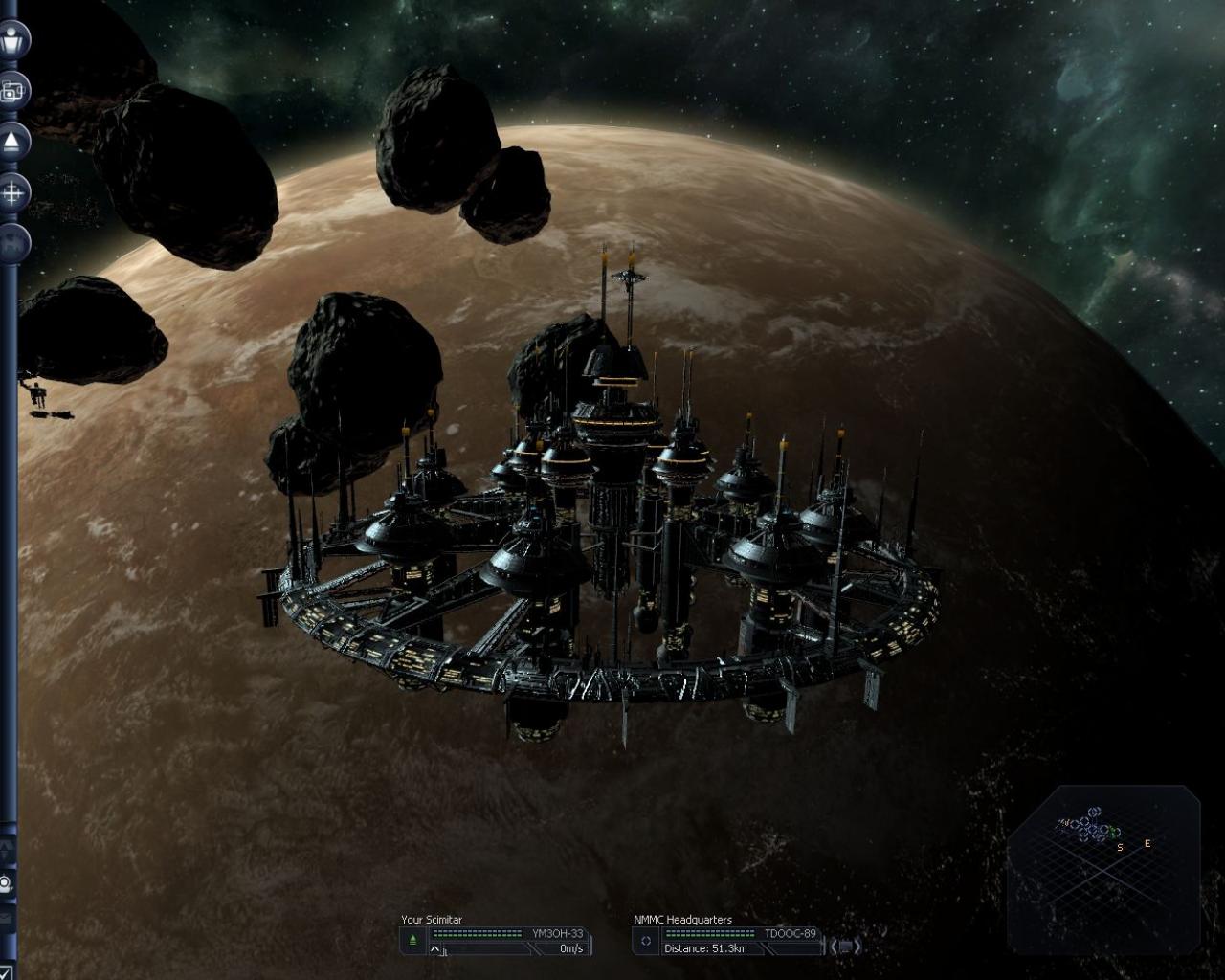Viewport: 1225px width, 980px height.
Task: Click the overlapping cameras icon in the sidebar
Action: point(11,91)
